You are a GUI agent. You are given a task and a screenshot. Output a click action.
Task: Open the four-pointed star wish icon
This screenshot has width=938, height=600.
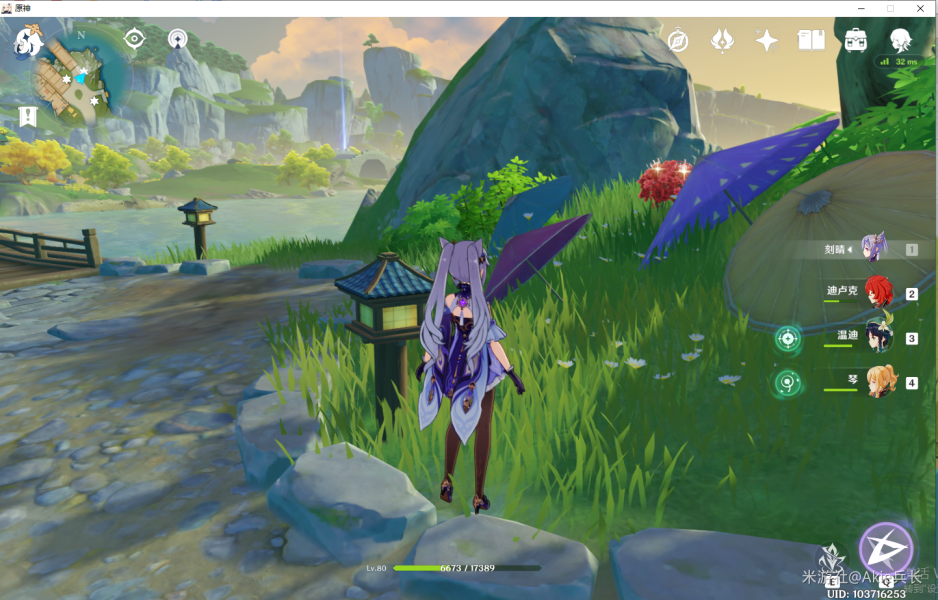(767, 40)
